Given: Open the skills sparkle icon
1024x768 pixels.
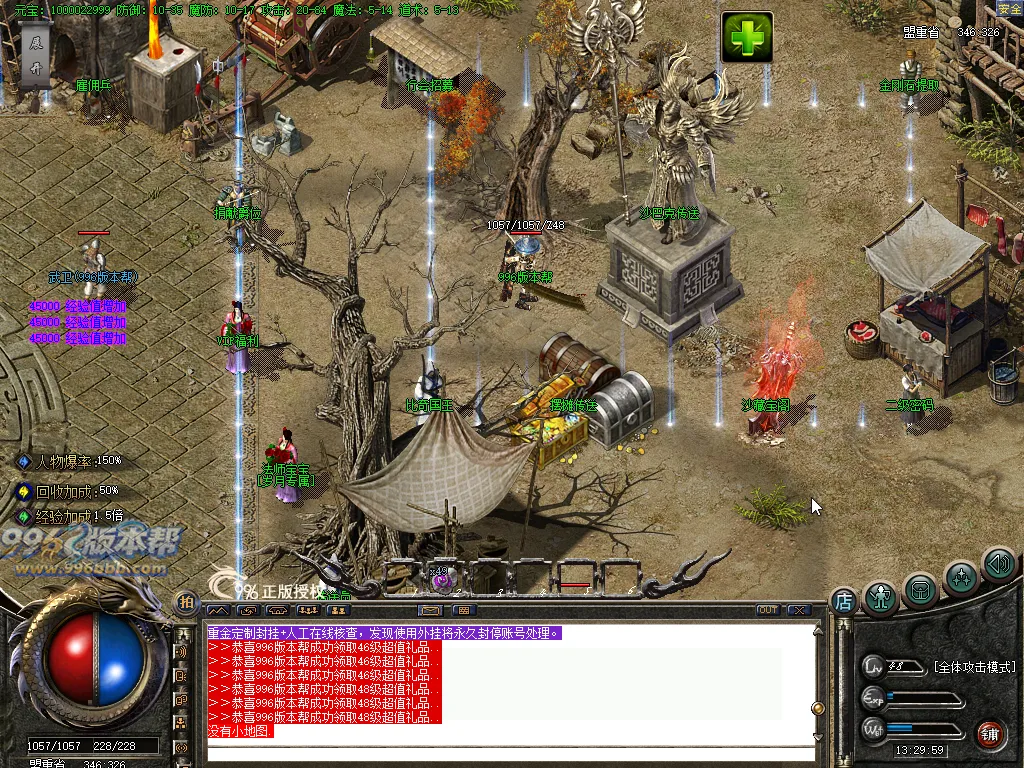Looking at the screenshot, I should click(x=961, y=578).
